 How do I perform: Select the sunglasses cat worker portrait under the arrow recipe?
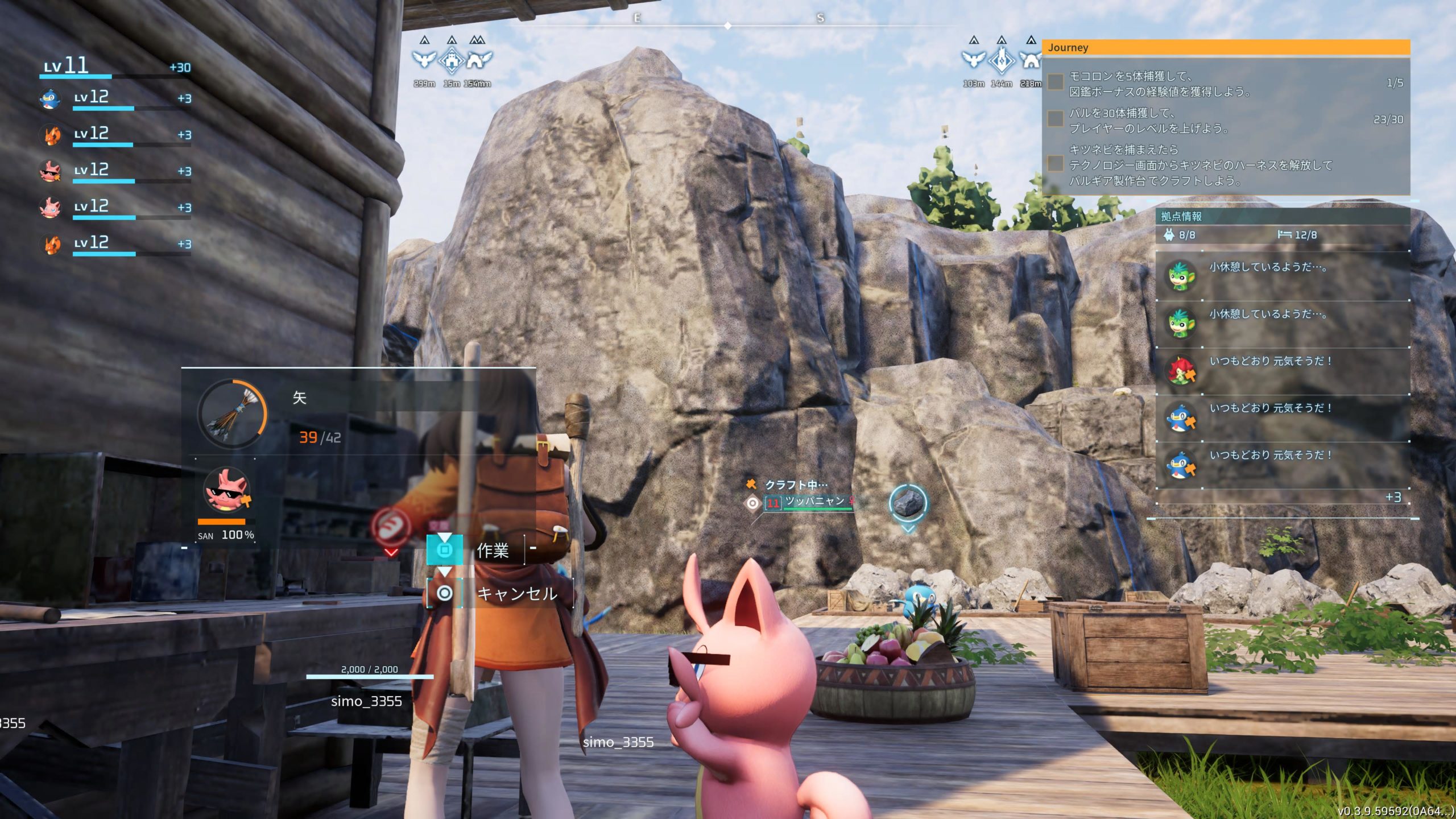tap(227, 491)
